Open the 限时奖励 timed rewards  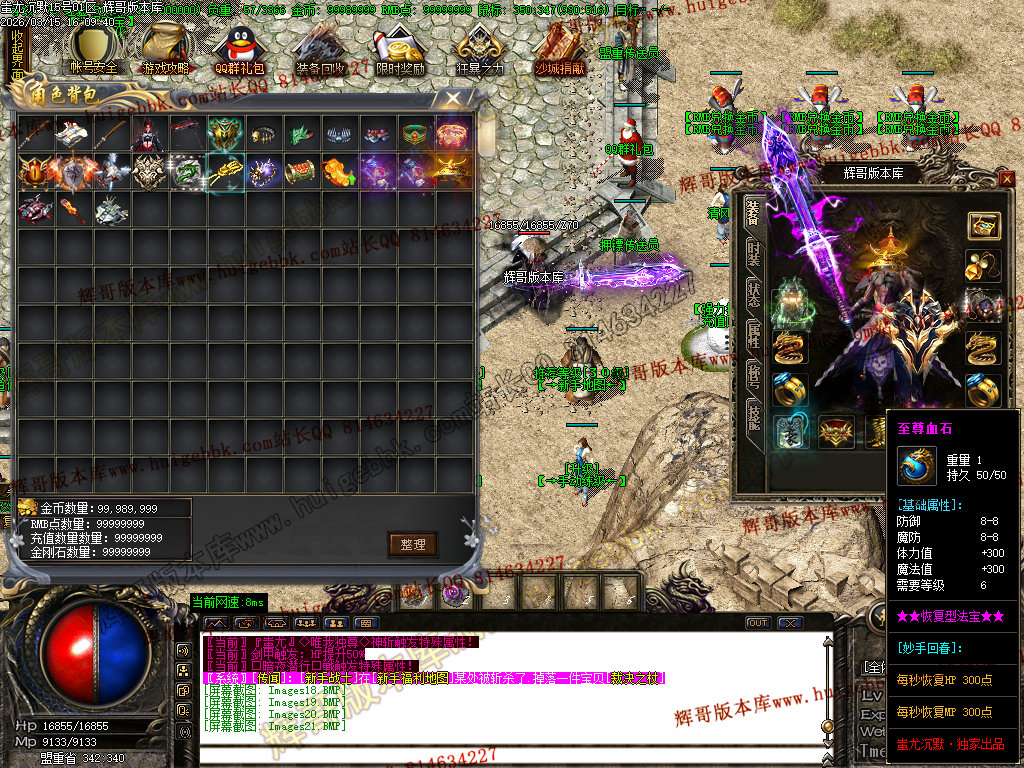pos(397,50)
